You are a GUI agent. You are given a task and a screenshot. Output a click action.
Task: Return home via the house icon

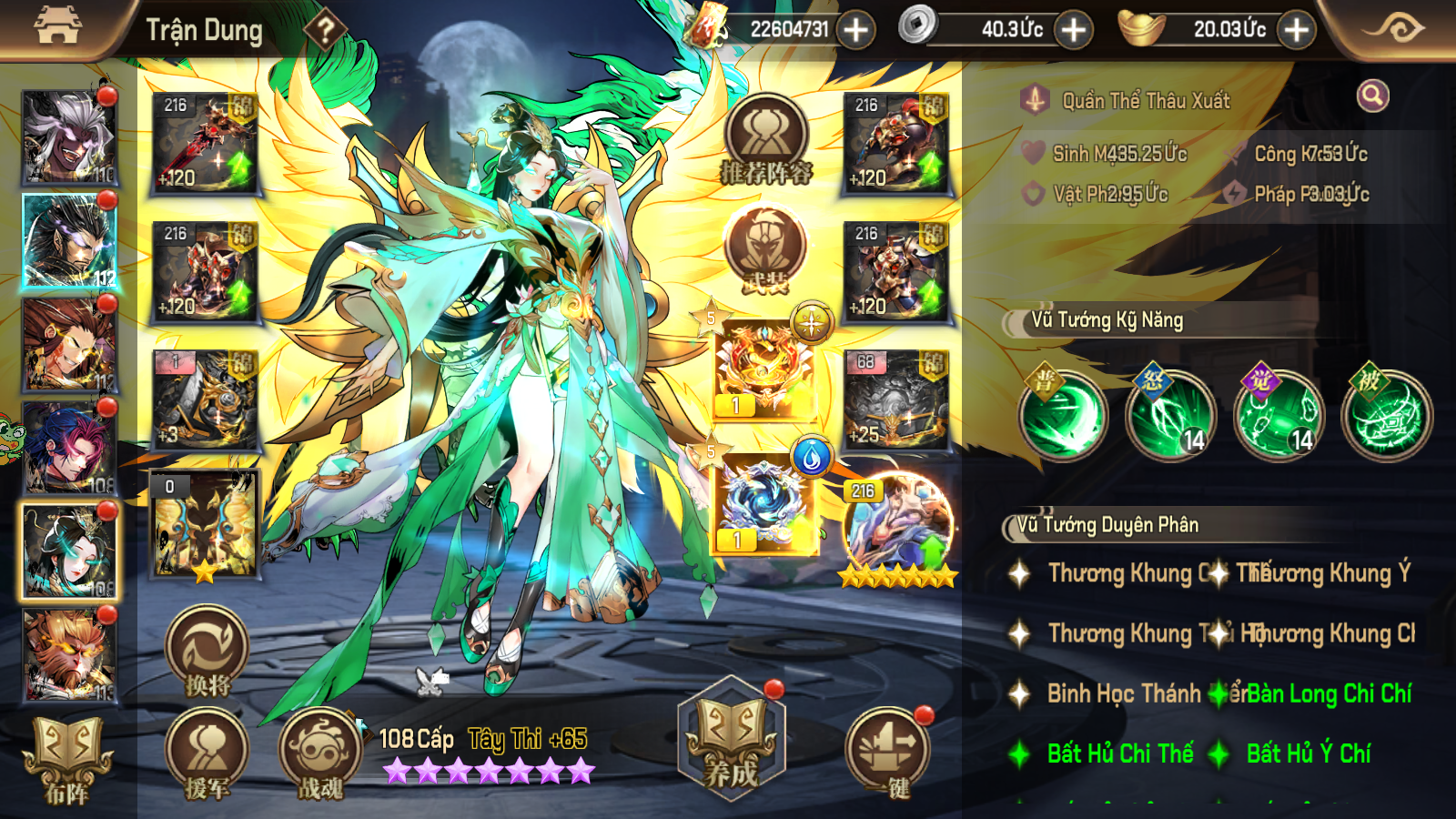tap(58, 27)
